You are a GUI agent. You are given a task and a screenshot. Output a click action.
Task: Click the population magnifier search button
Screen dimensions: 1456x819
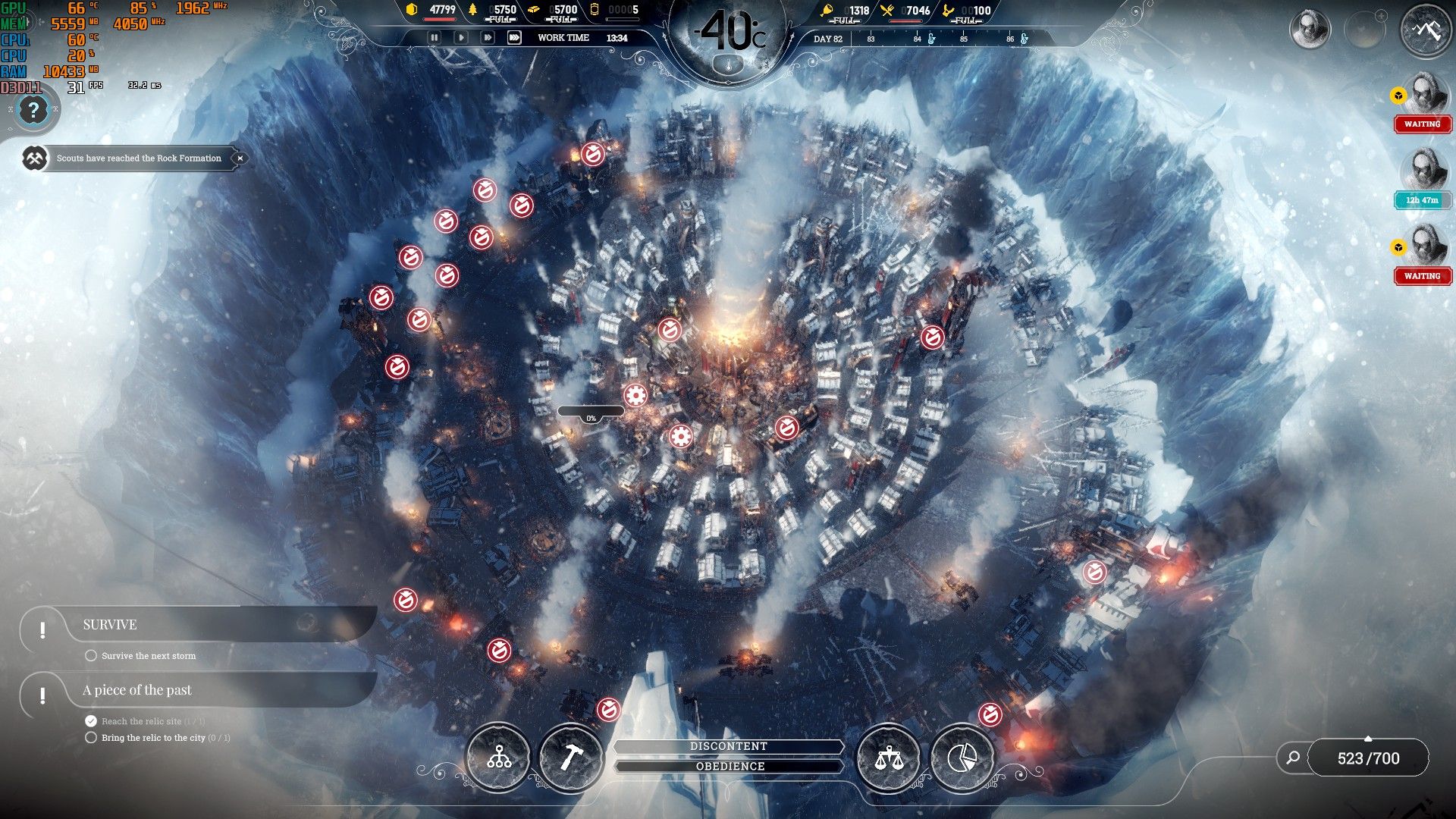(1293, 758)
